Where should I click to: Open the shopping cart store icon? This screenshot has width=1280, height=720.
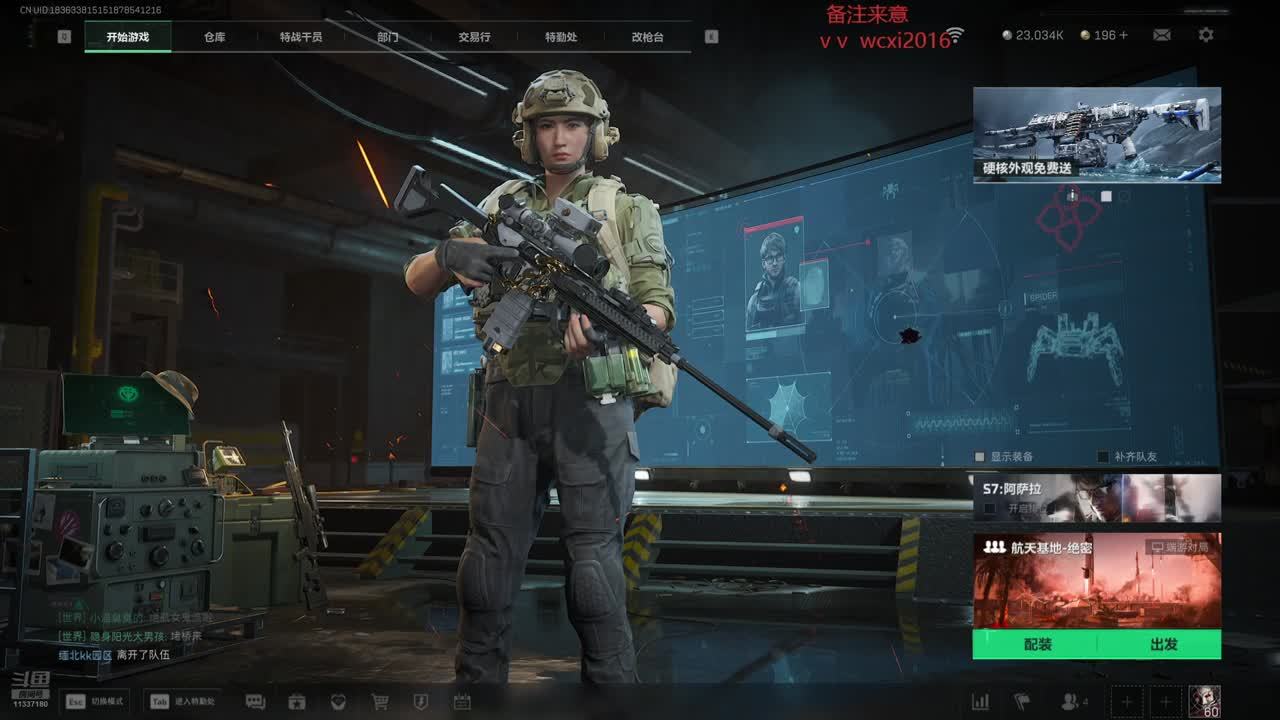379,702
